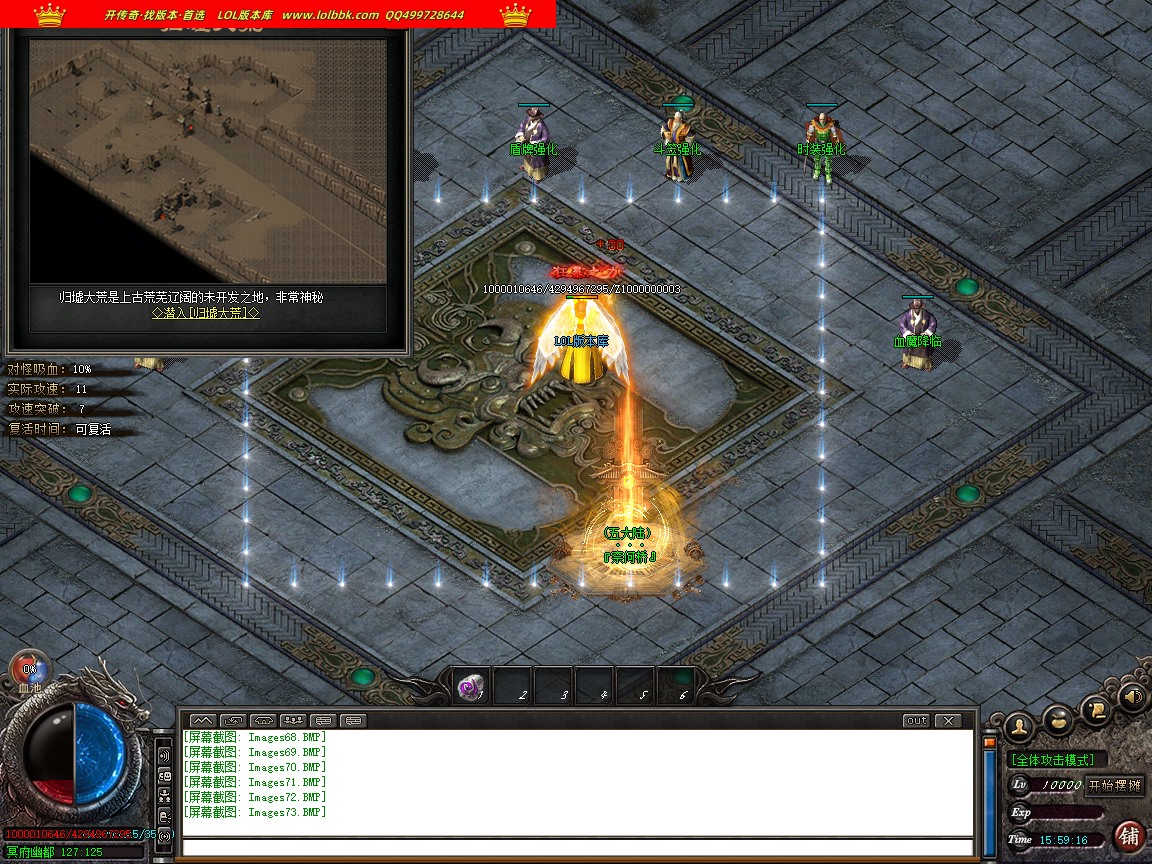Select the group-of-people chat tab
The height and width of the screenshot is (864, 1152).
[x=293, y=720]
